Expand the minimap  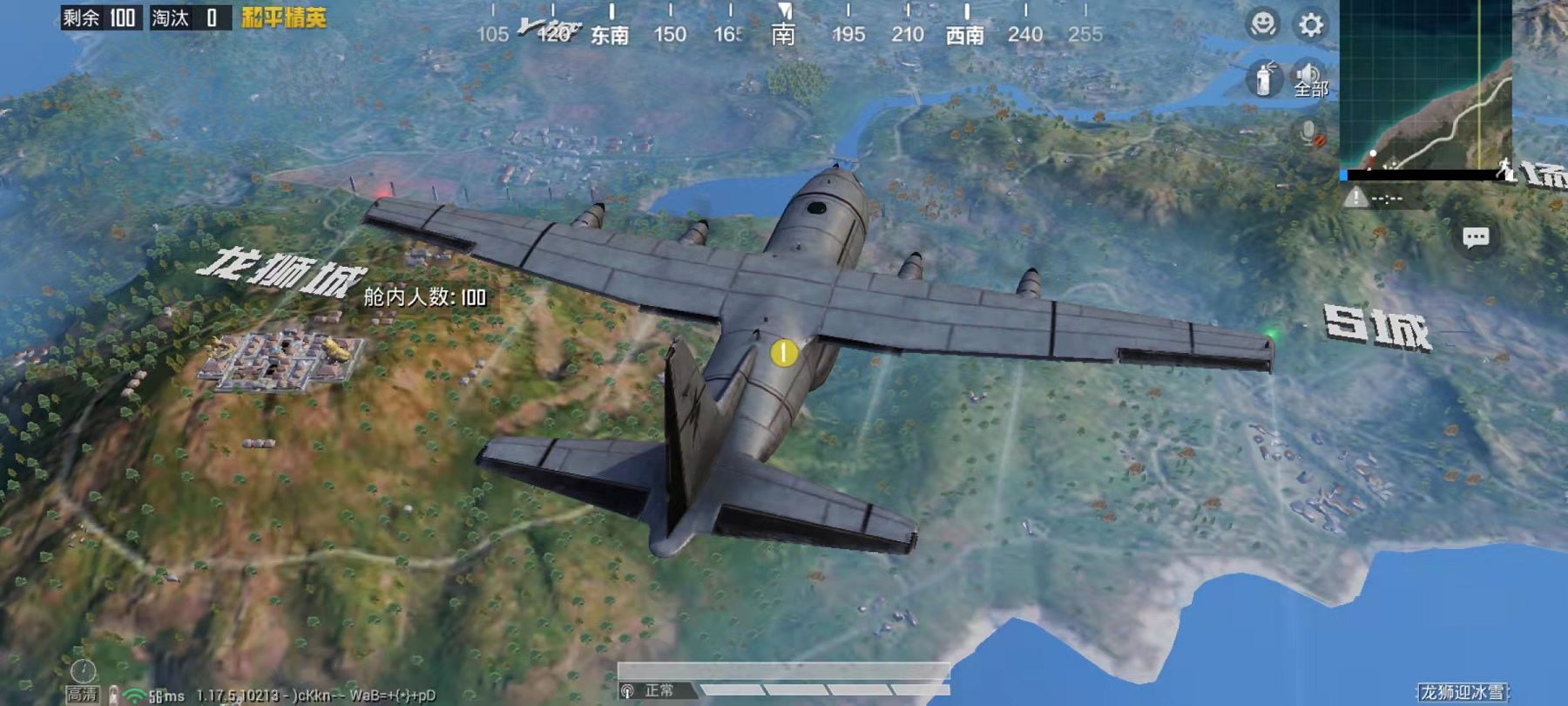[1425, 85]
